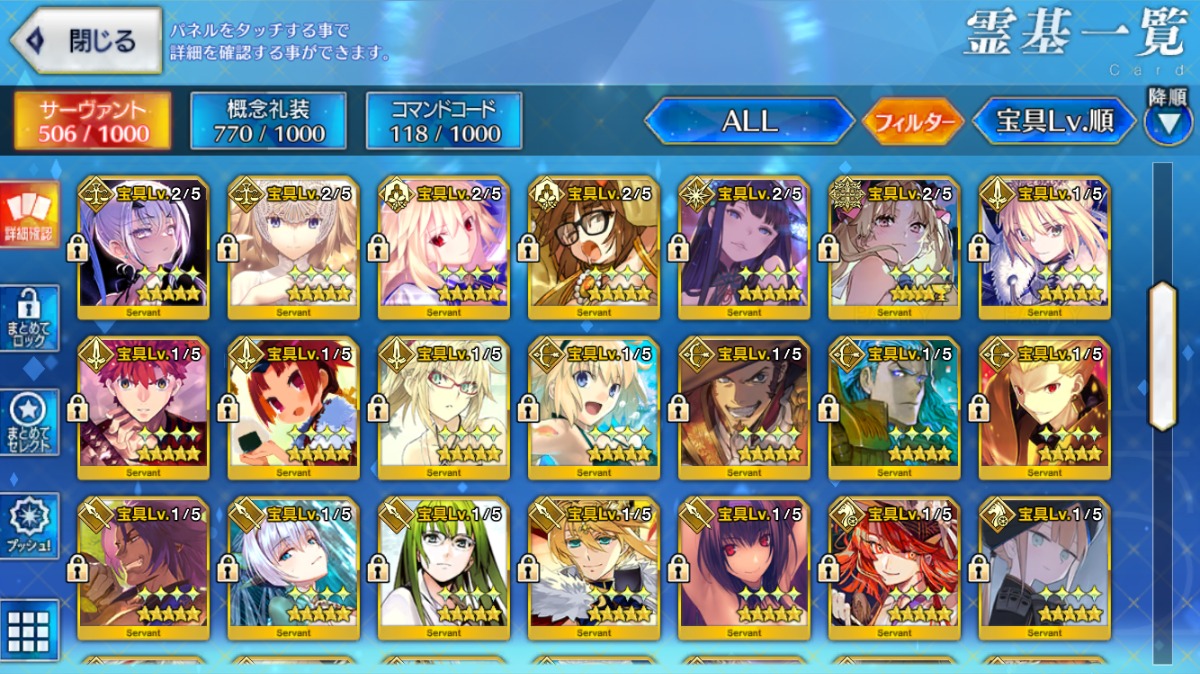Open the フィルター options
The width and height of the screenshot is (1200, 674).
click(913, 122)
